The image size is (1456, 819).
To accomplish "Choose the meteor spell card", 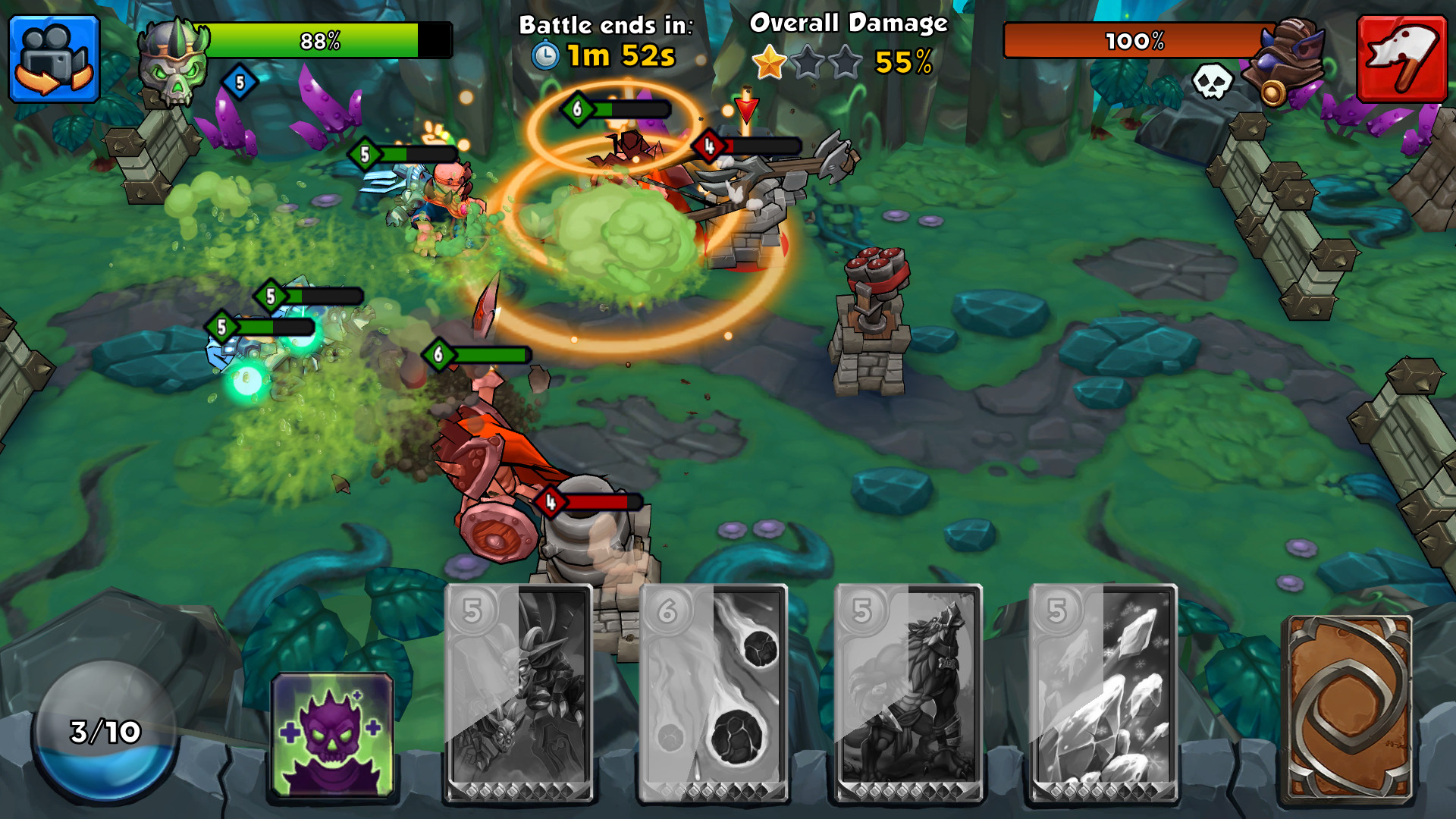I will 713,692.
